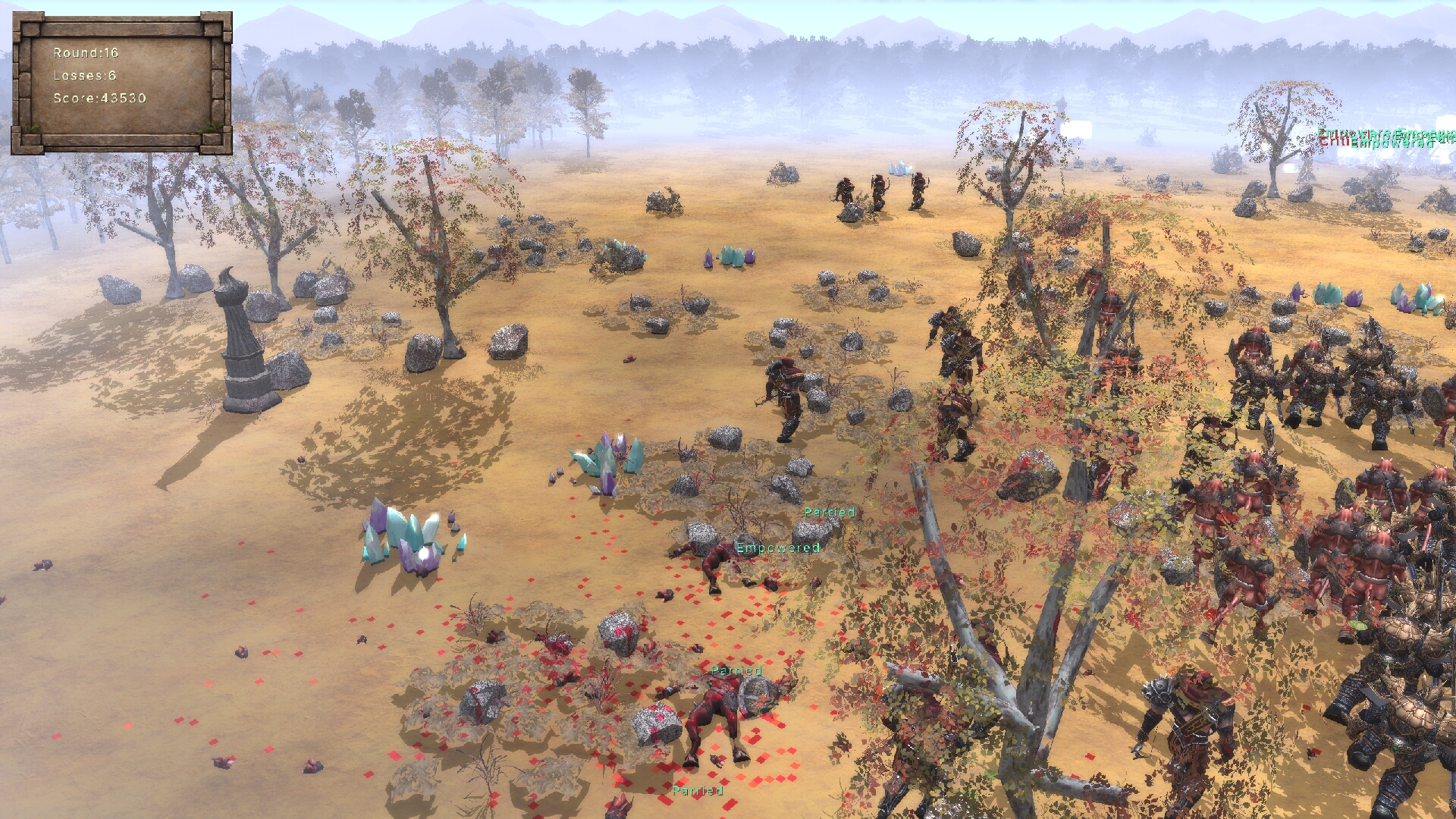This screenshot has width=1456, height=819.
Task: Click the Score:43530 text on the scoreboard
Action: coord(99,97)
